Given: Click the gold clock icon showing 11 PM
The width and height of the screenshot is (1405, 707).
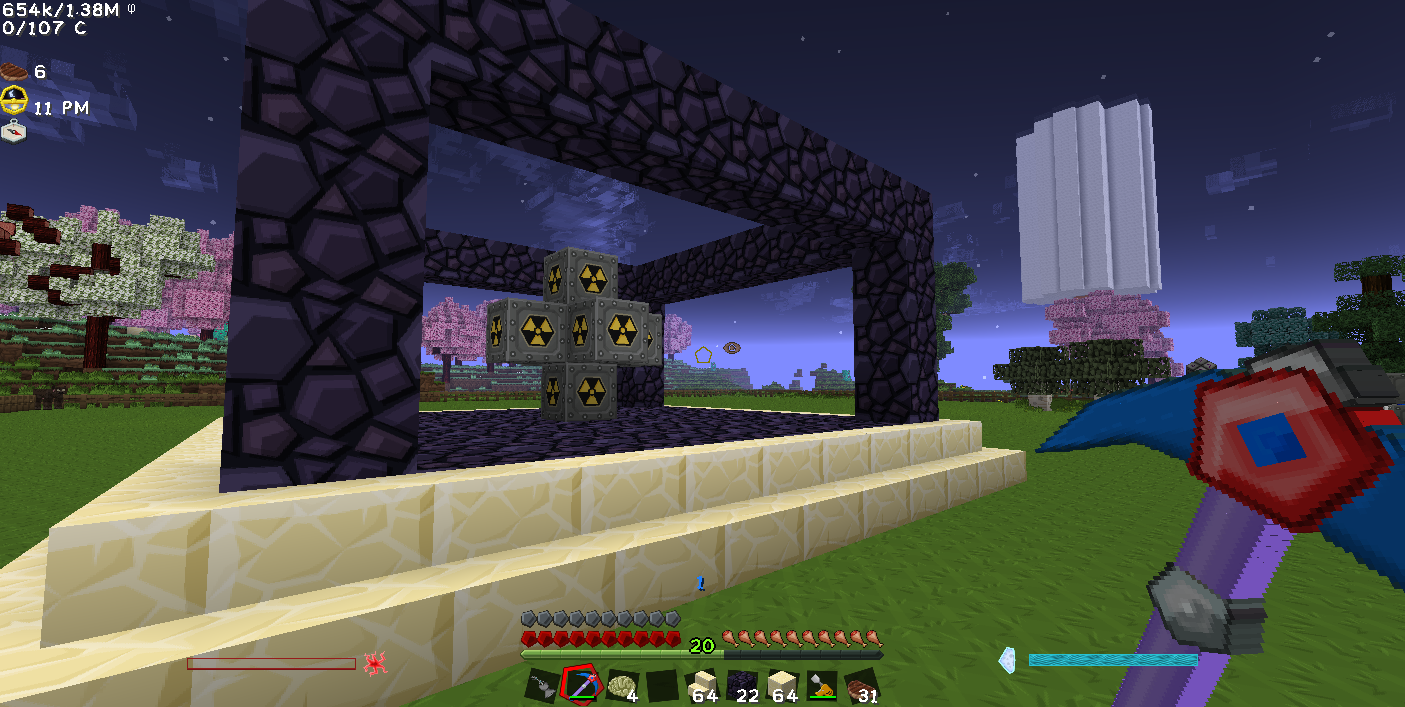Looking at the screenshot, I should 14,100.
